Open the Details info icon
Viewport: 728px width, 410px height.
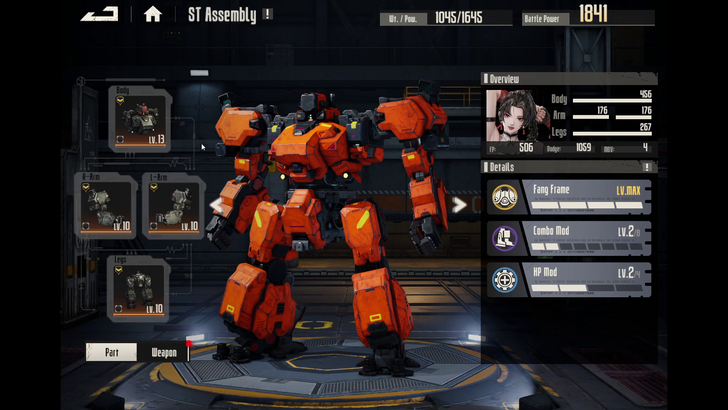click(x=647, y=167)
